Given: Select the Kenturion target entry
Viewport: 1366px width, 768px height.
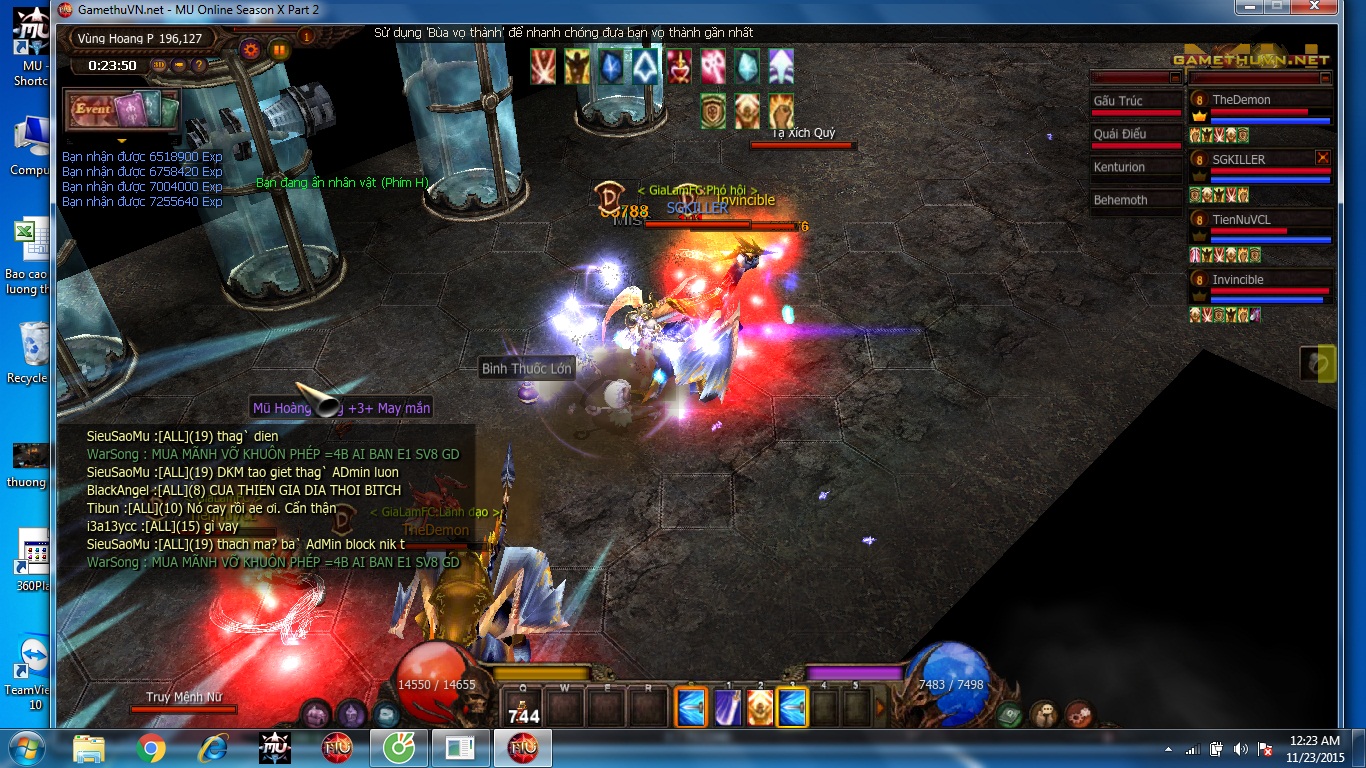Looking at the screenshot, I should pos(1135,167).
